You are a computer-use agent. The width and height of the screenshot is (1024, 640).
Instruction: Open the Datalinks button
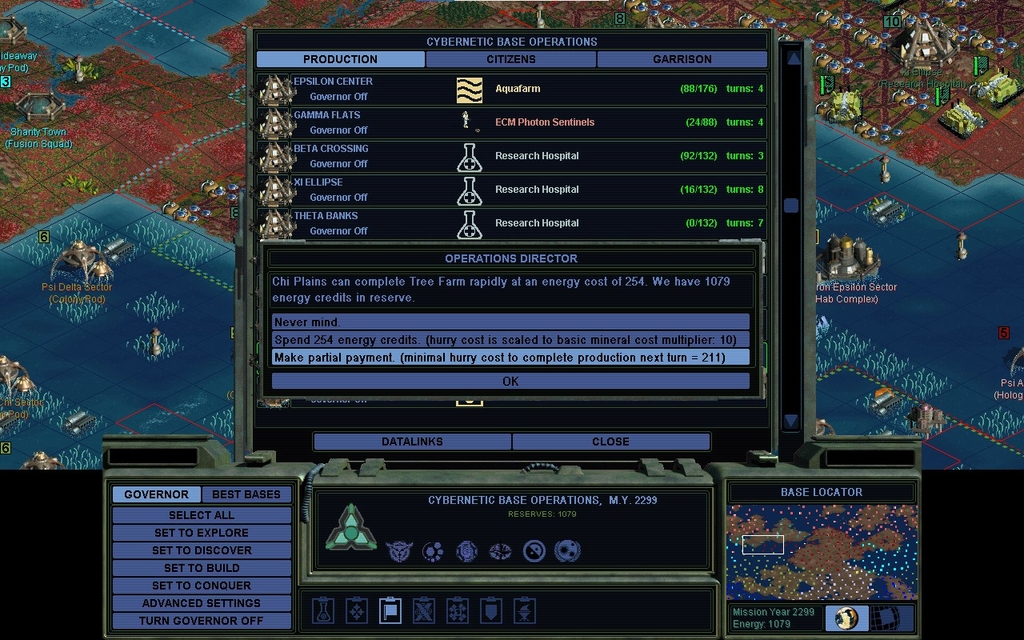(412, 441)
